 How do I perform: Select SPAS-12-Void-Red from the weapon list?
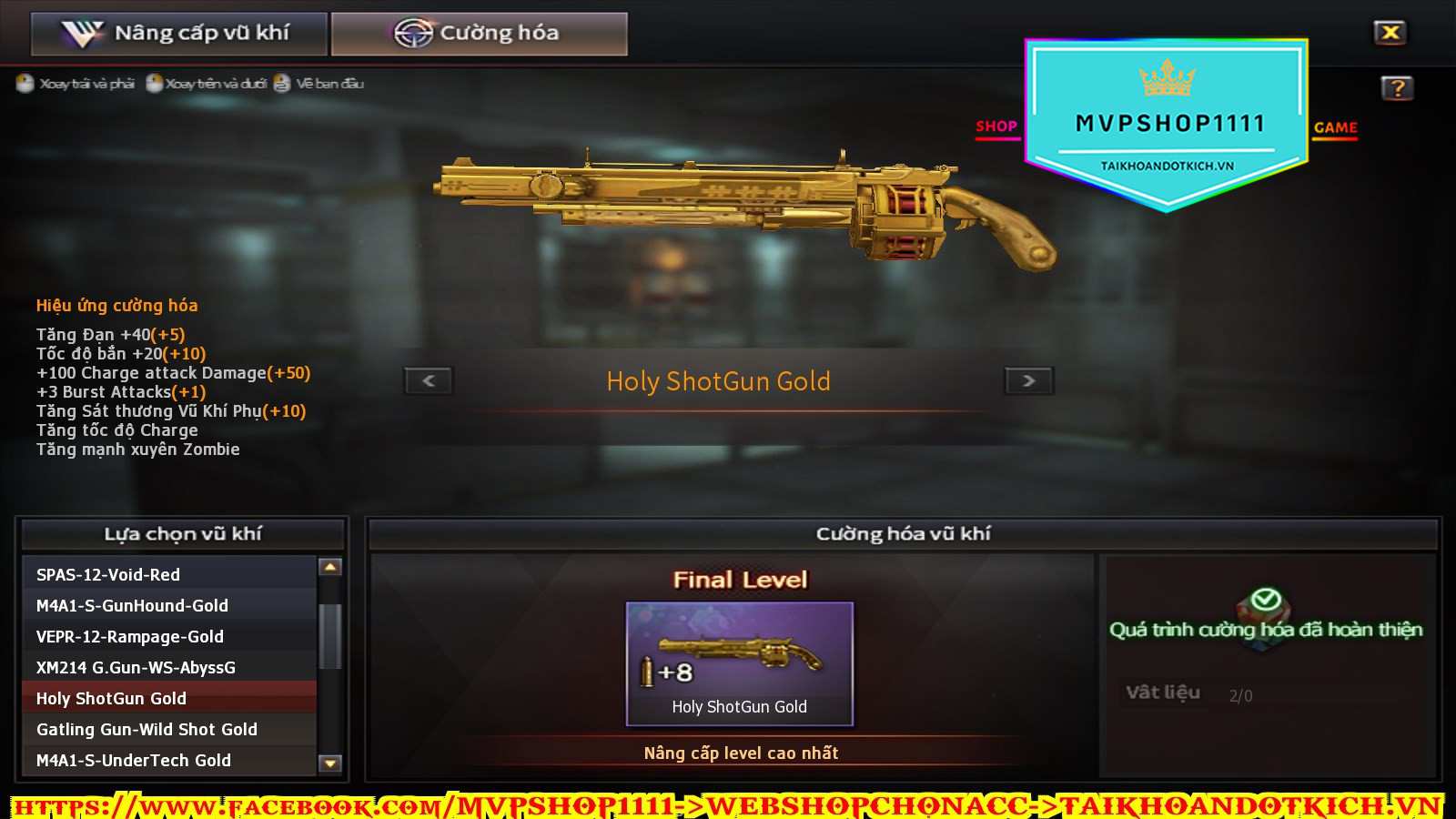pyautogui.click(x=169, y=574)
